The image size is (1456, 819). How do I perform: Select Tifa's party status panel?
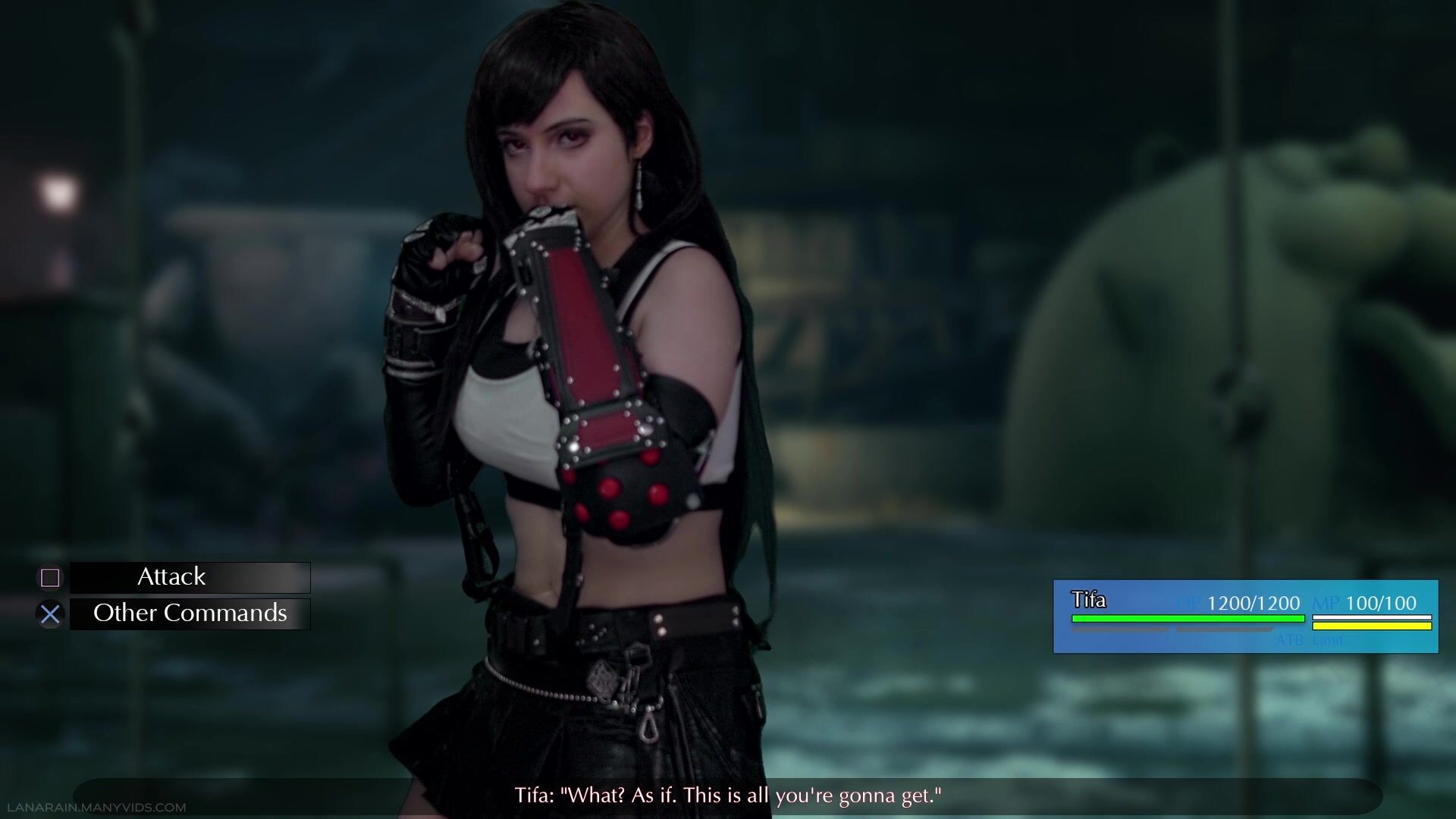coord(1245,616)
